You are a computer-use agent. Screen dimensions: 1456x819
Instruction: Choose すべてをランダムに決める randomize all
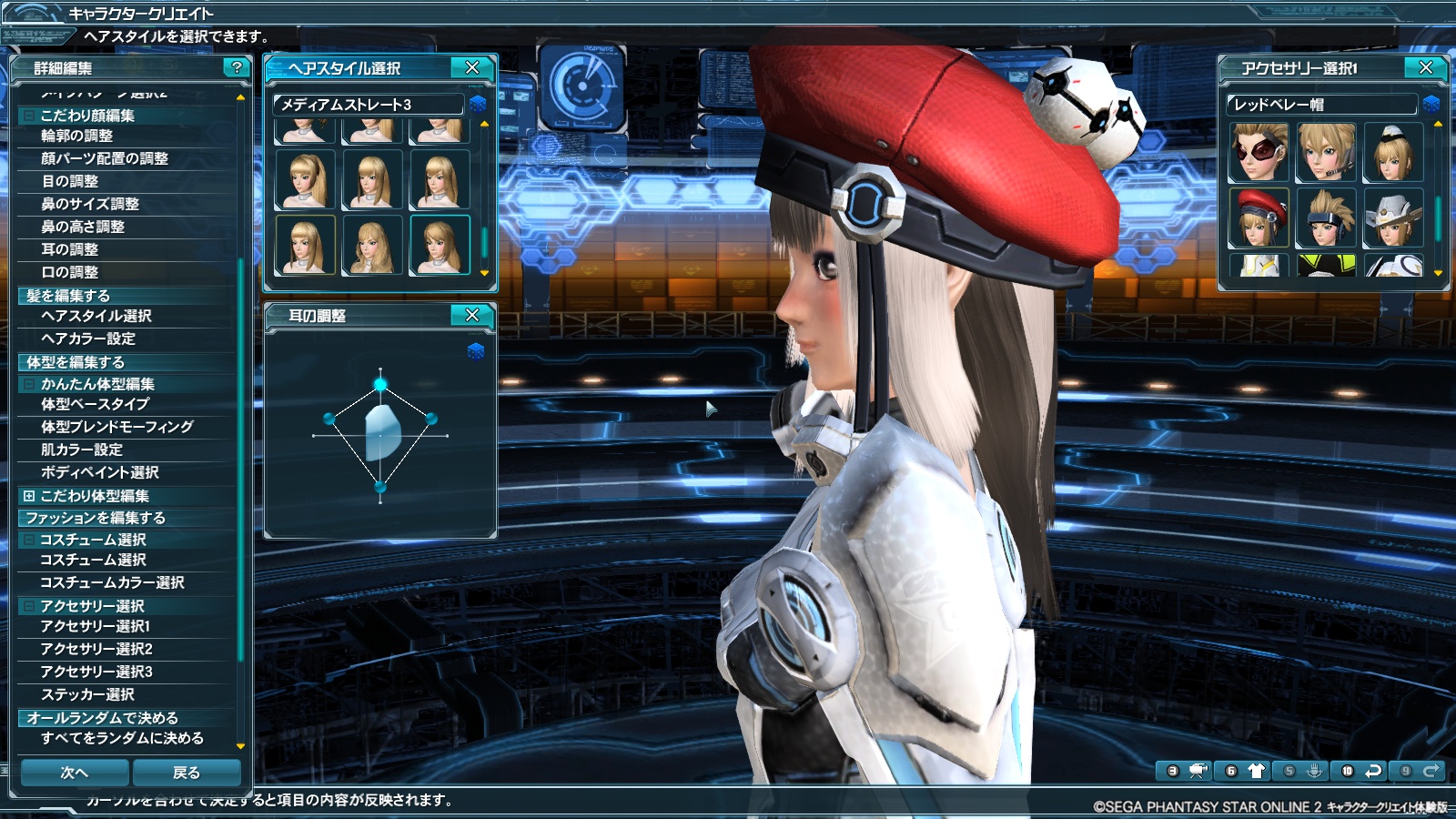[122, 738]
